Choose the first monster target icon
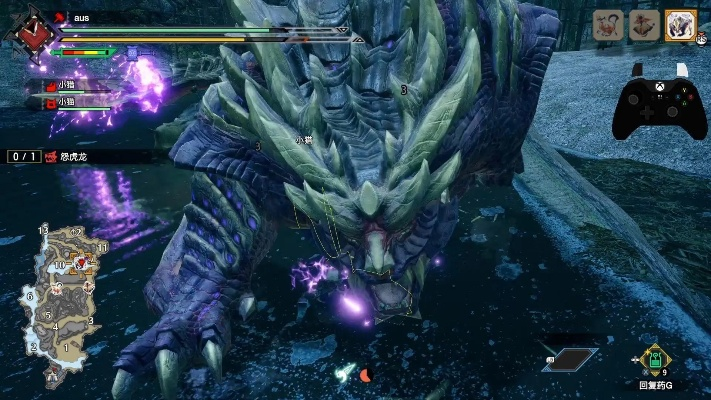Viewport: 711px width, 400px height. pos(609,26)
